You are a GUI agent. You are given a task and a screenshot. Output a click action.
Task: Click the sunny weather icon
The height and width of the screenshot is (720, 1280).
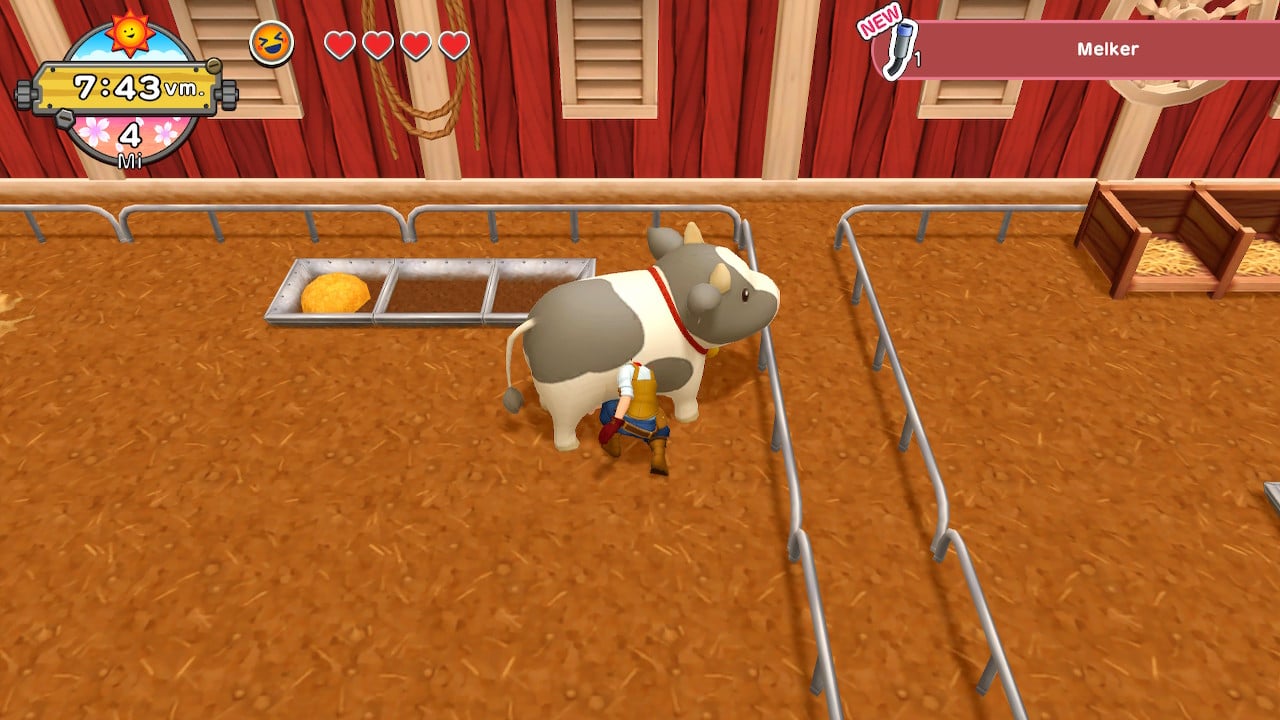point(130,32)
